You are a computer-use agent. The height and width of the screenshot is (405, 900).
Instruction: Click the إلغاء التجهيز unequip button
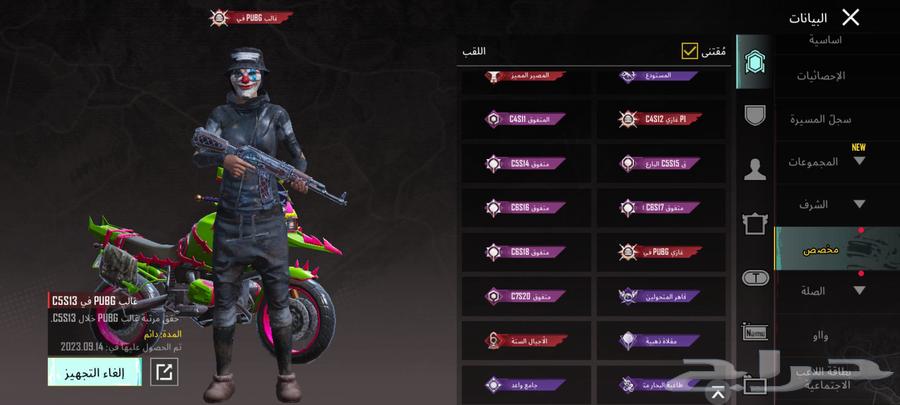coord(95,372)
